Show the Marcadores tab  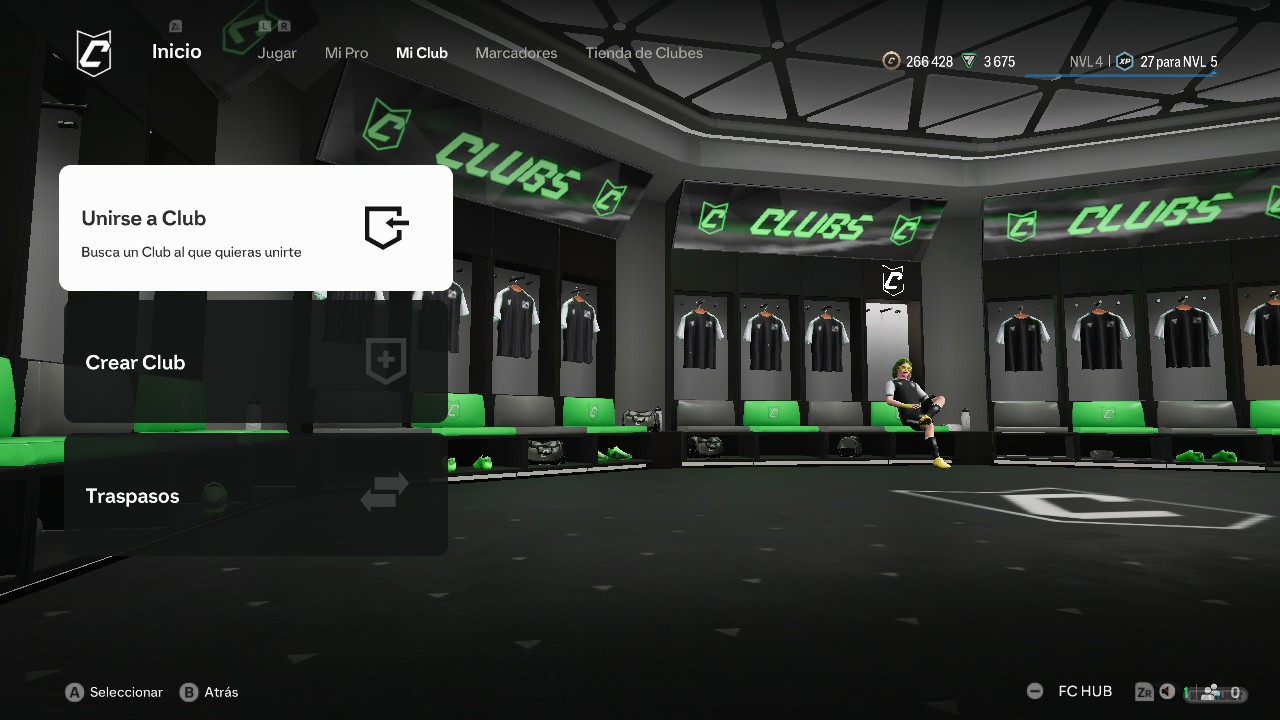pos(516,53)
